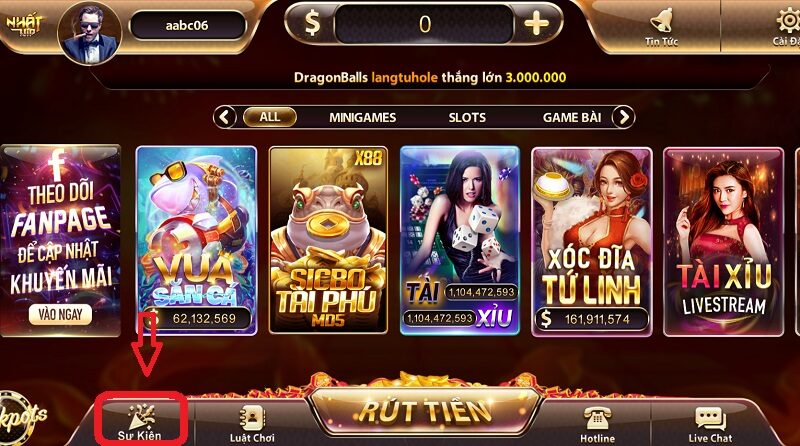Open the player avatar profile
Viewport: 800px width, 446px height.
[90, 30]
